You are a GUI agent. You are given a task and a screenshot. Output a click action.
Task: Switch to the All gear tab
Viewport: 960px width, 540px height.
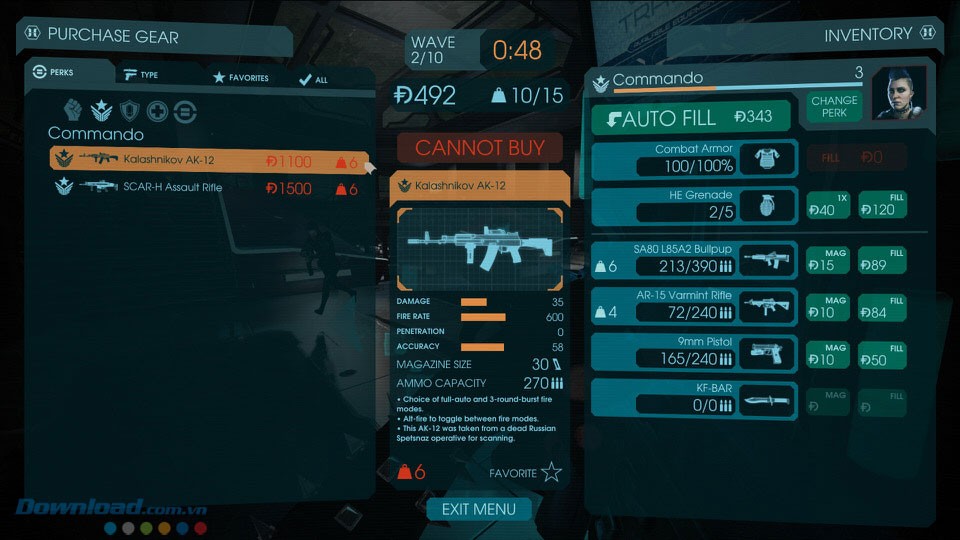(313, 79)
